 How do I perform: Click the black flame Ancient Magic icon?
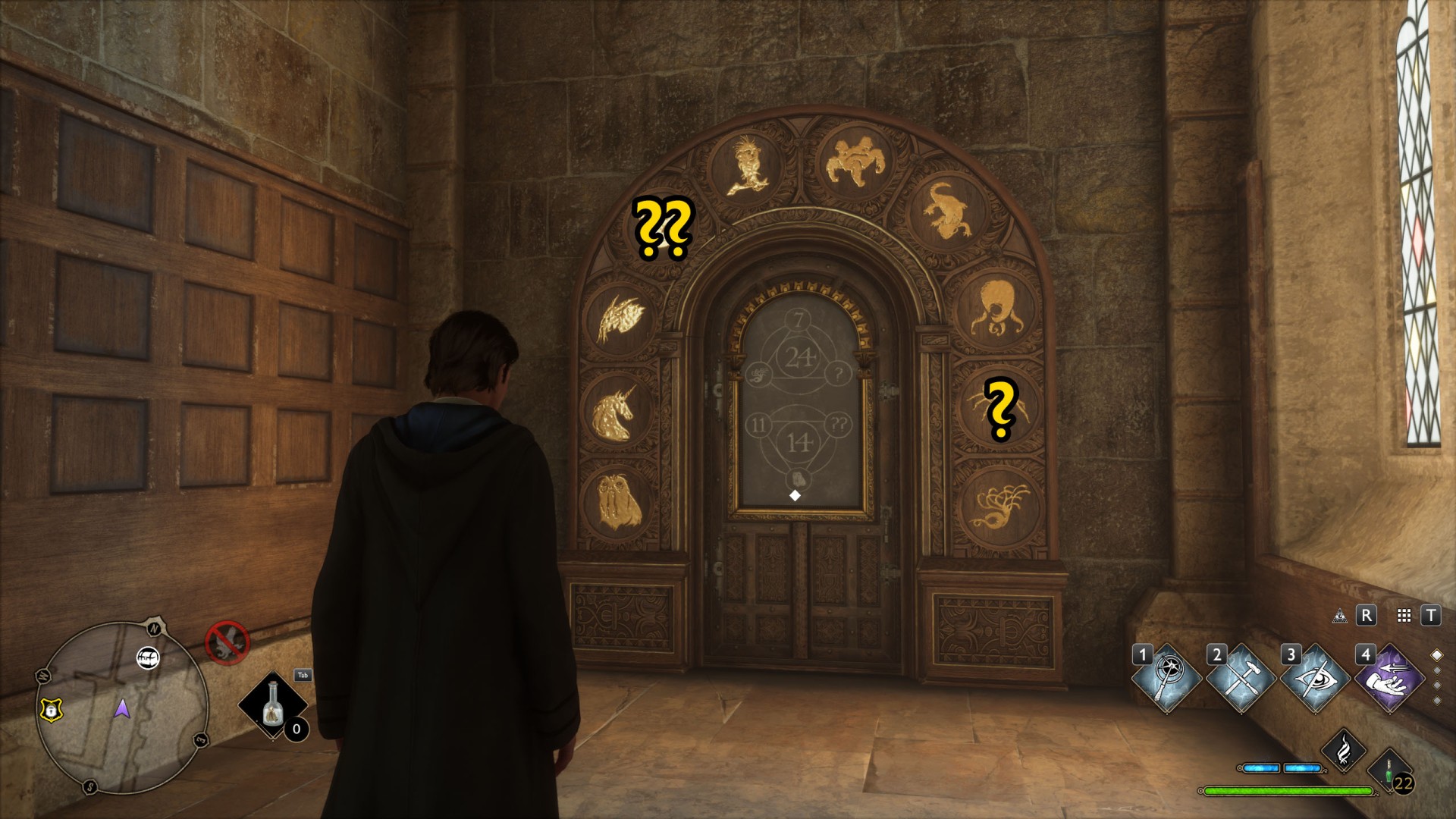1344,752
